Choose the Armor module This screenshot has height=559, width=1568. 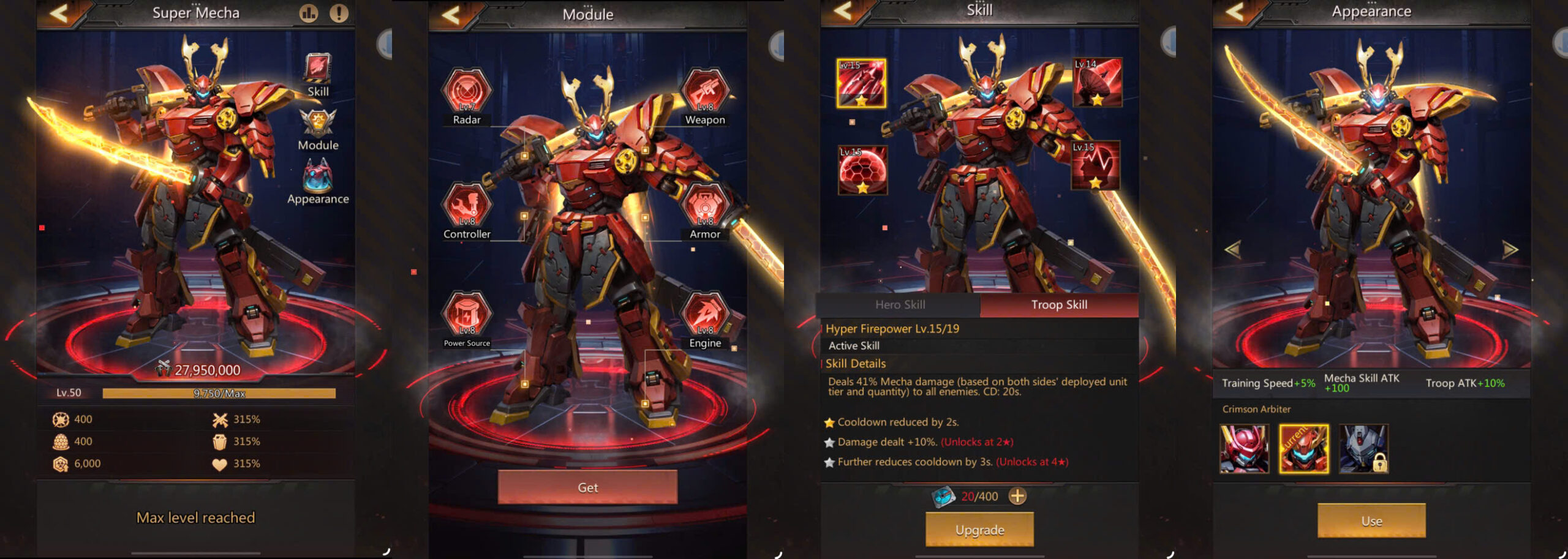pos(705,206)
